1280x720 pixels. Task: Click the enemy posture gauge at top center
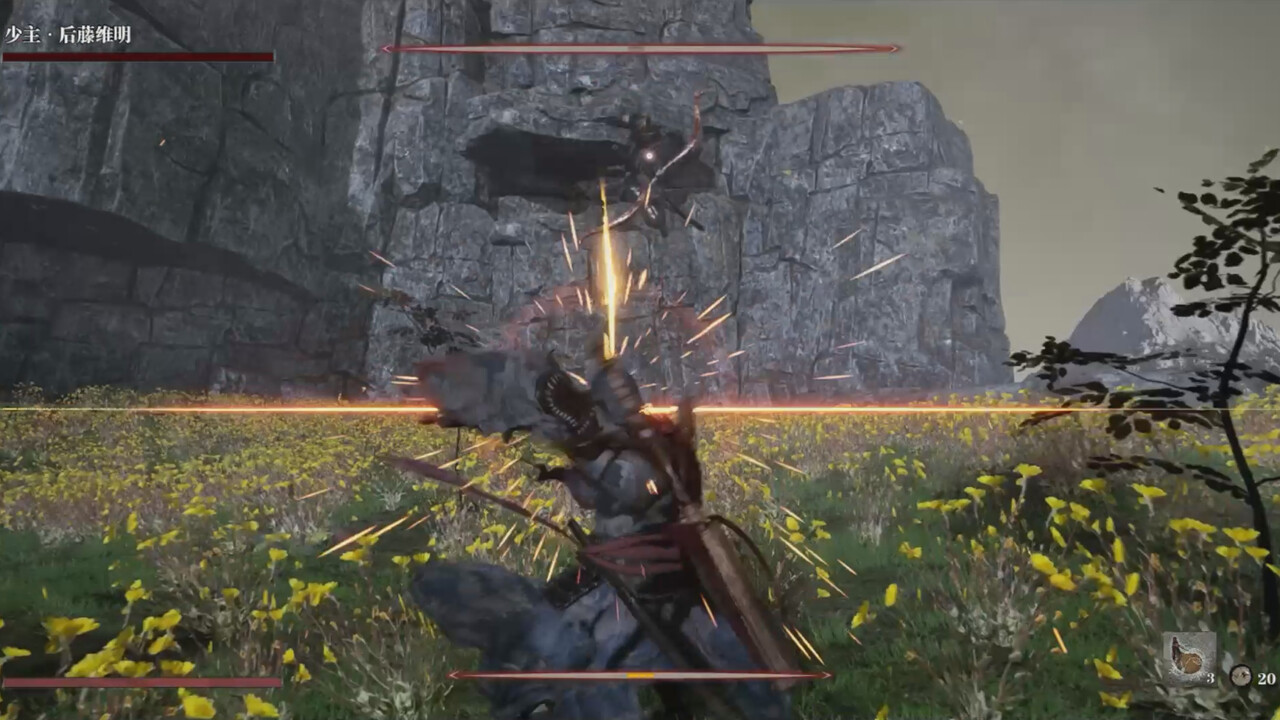pyautogui.click(x=640, y=46)
